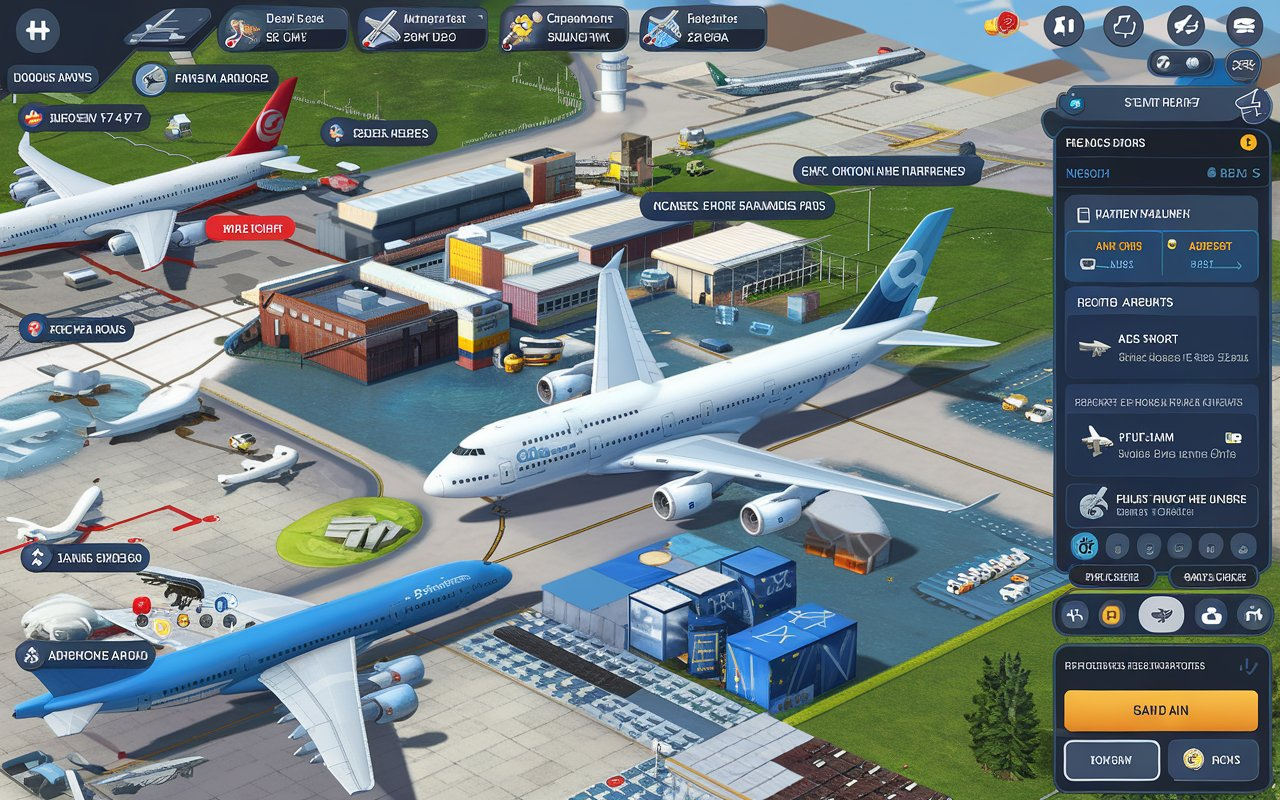Image resolution: width=1280 pixels, height=800 pixels.
Task: Select the DOOOUS AMYNS label under H button
Action: click(x=54, y=77)
